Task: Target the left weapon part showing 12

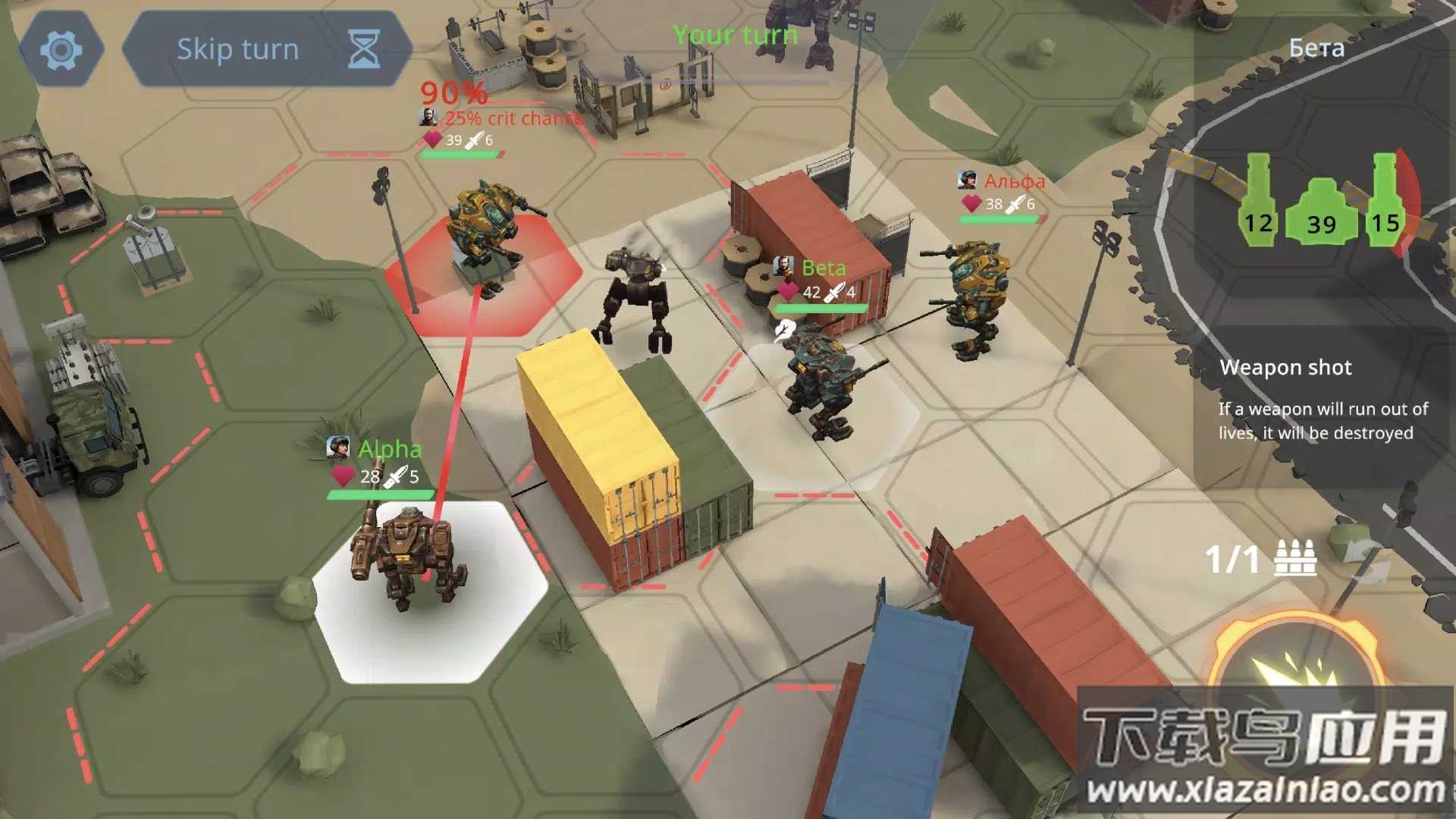Action: coord(1257,203)
